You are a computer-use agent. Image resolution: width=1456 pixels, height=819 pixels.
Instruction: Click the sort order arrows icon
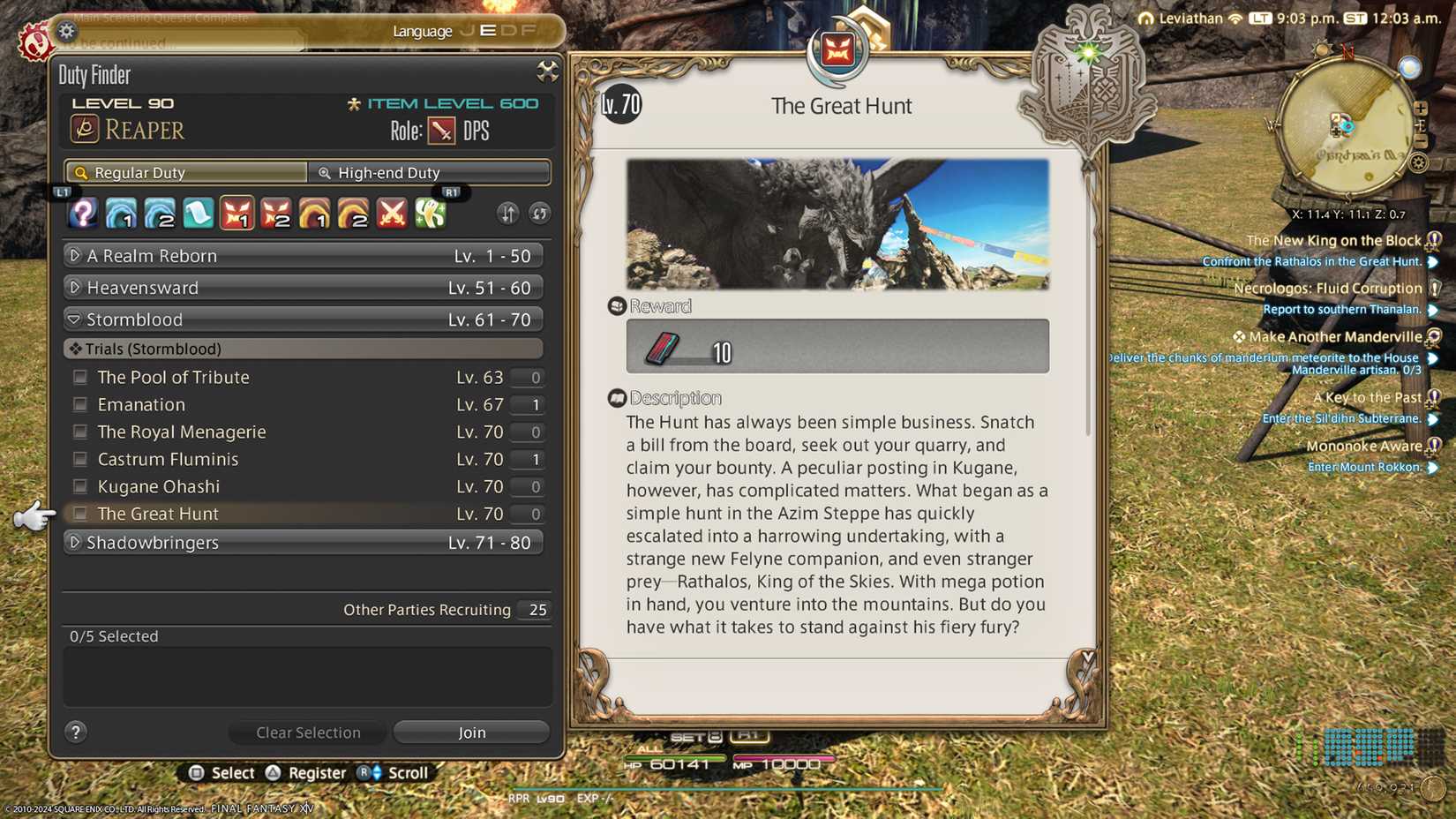point(508,214)
